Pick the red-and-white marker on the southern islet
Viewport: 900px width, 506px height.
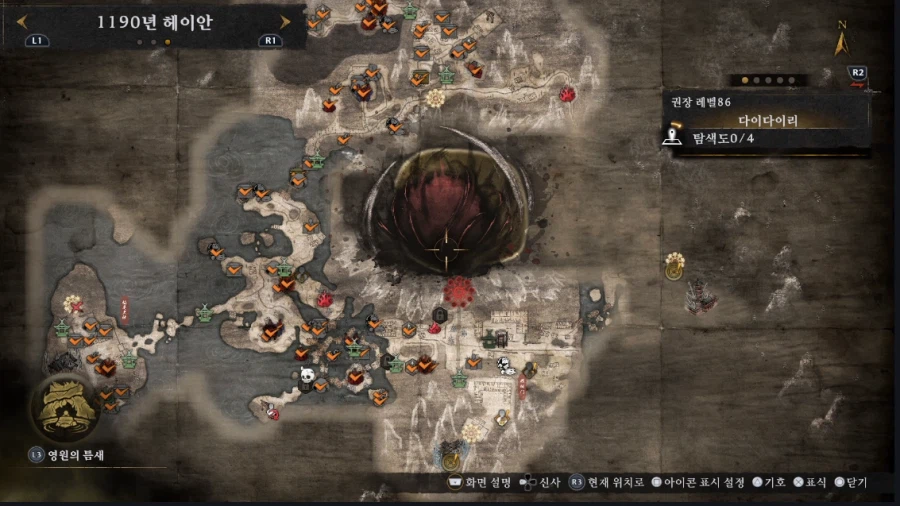273,412
